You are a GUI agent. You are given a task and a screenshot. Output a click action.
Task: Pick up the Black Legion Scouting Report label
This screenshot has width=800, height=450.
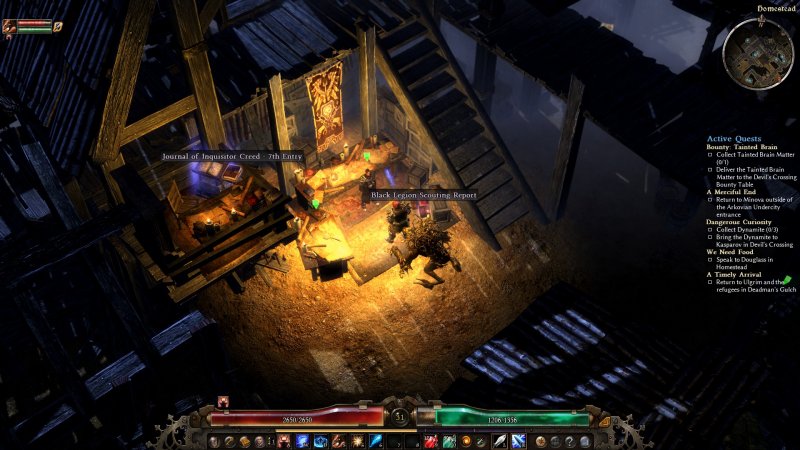423,195
